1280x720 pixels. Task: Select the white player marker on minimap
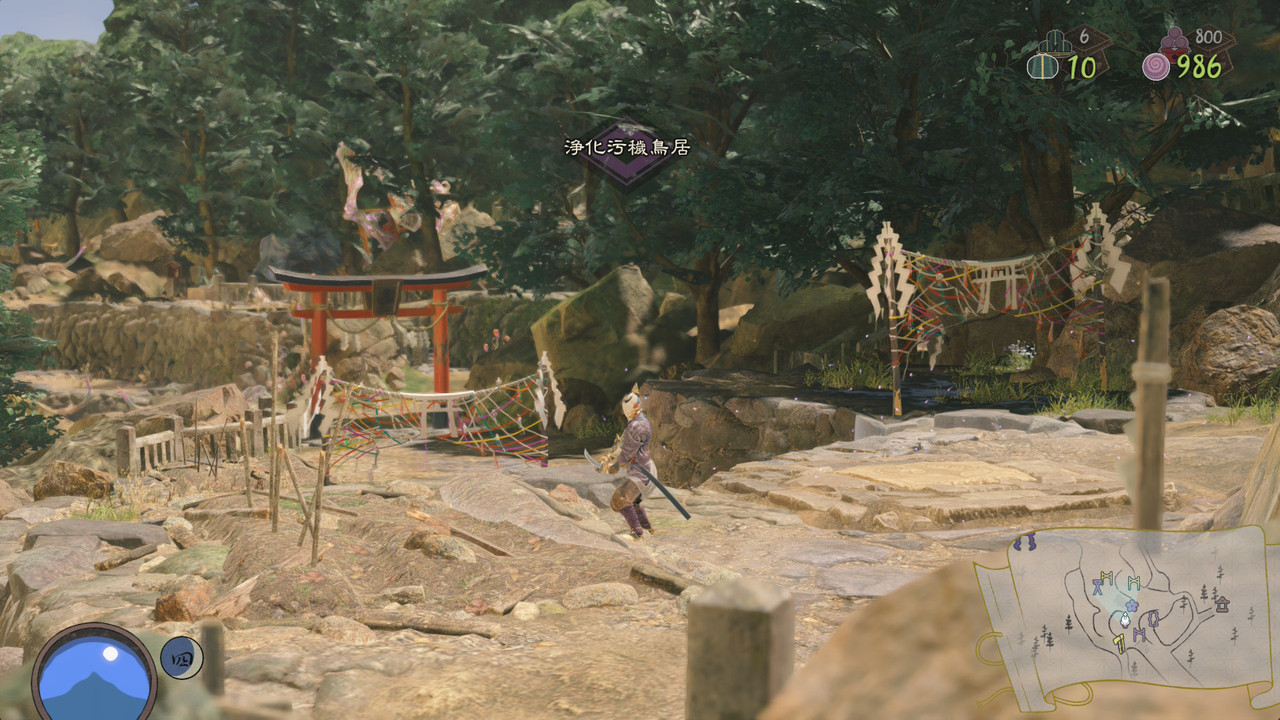pos(1124,619)
